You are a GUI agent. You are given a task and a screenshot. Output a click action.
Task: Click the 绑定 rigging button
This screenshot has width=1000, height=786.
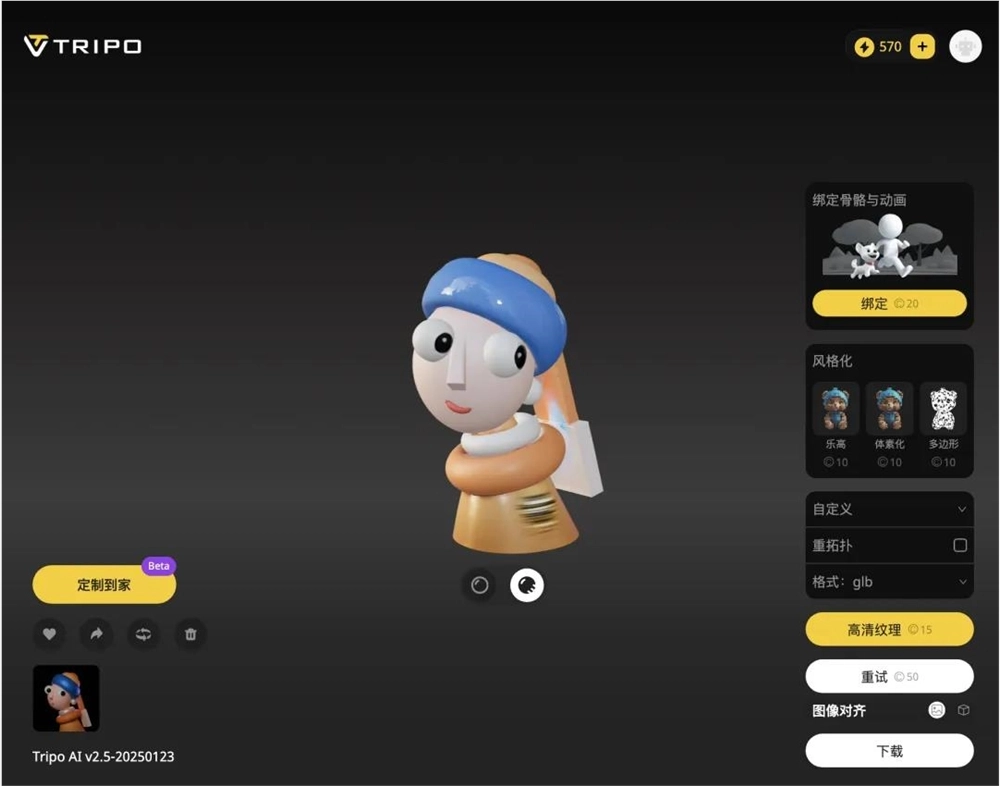[889, 303]
